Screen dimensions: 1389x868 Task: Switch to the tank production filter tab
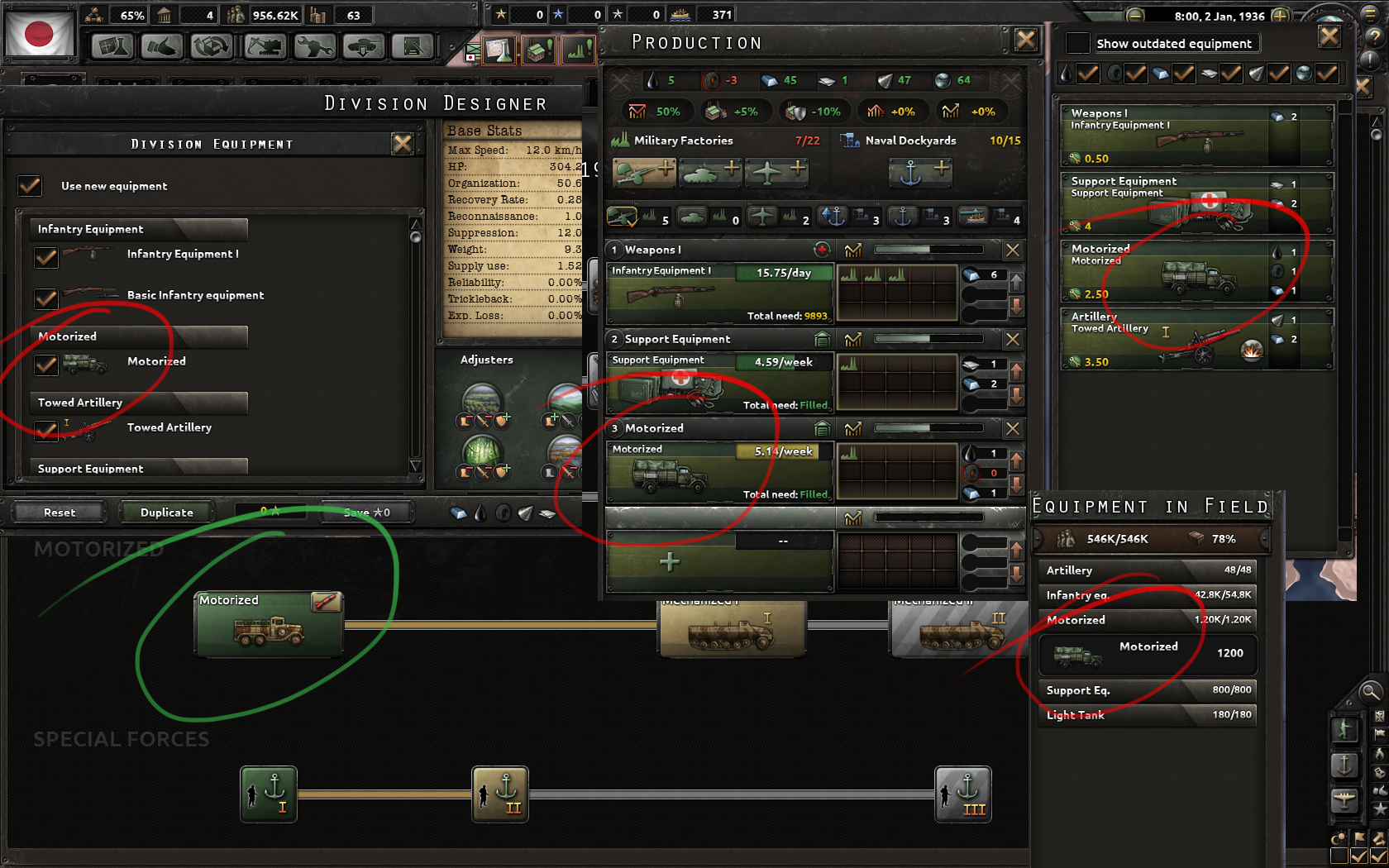(693, 217)
